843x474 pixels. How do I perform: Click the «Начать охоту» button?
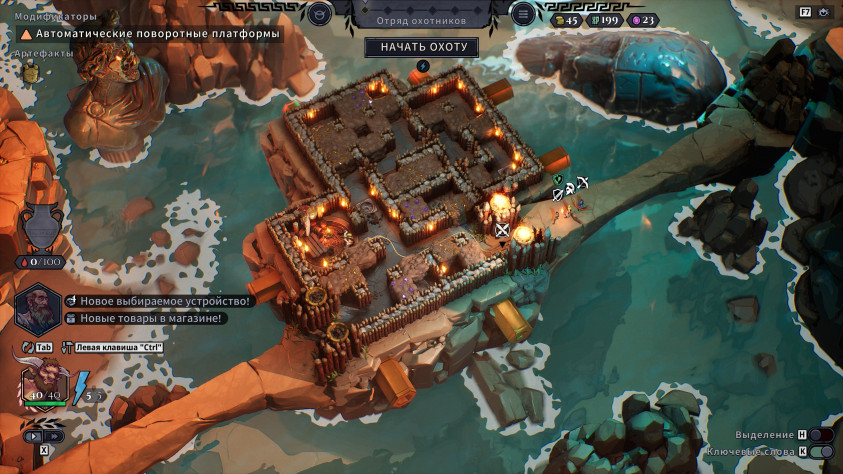pyautogui.click(x=421, y=47)
